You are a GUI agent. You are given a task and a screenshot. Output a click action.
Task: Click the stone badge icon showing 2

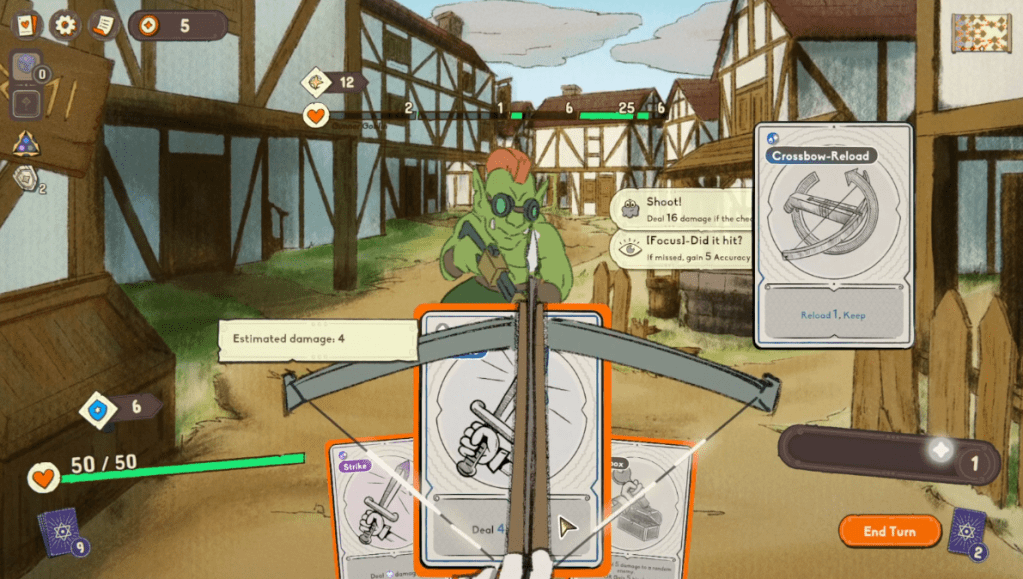28,178
